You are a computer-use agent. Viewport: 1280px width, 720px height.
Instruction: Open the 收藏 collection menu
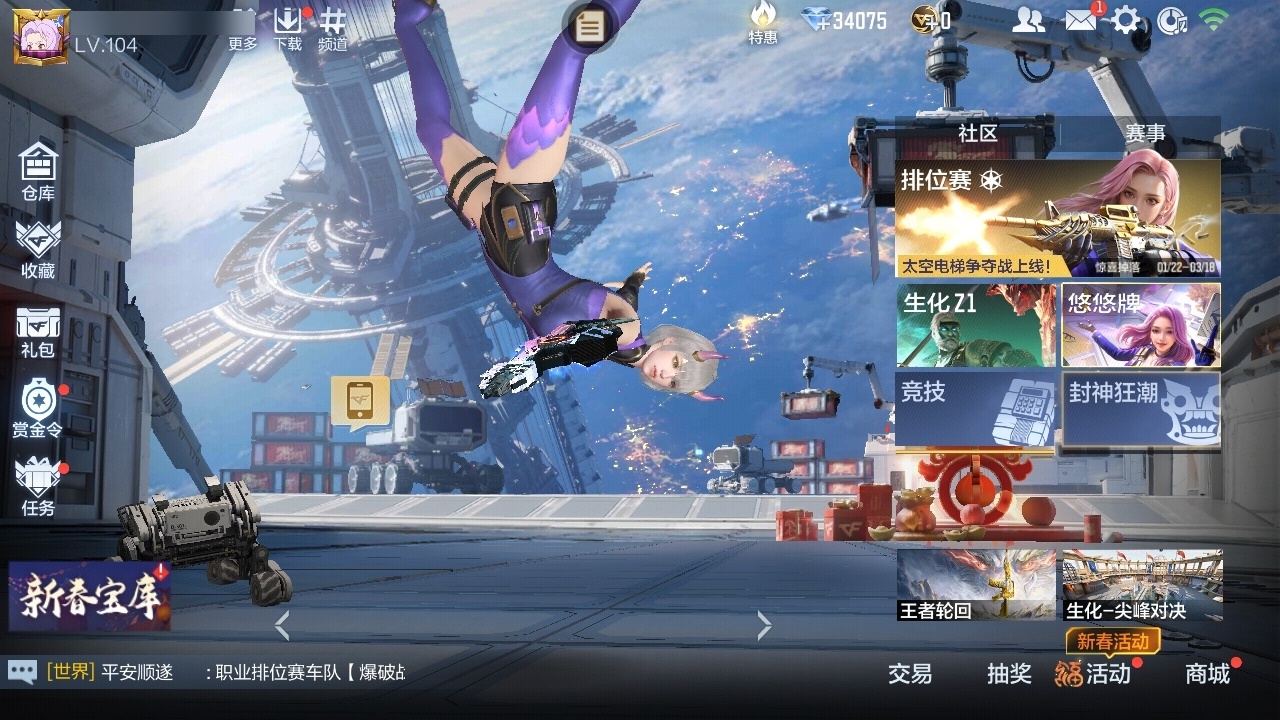pyautogui.click(x=38, y=249)
